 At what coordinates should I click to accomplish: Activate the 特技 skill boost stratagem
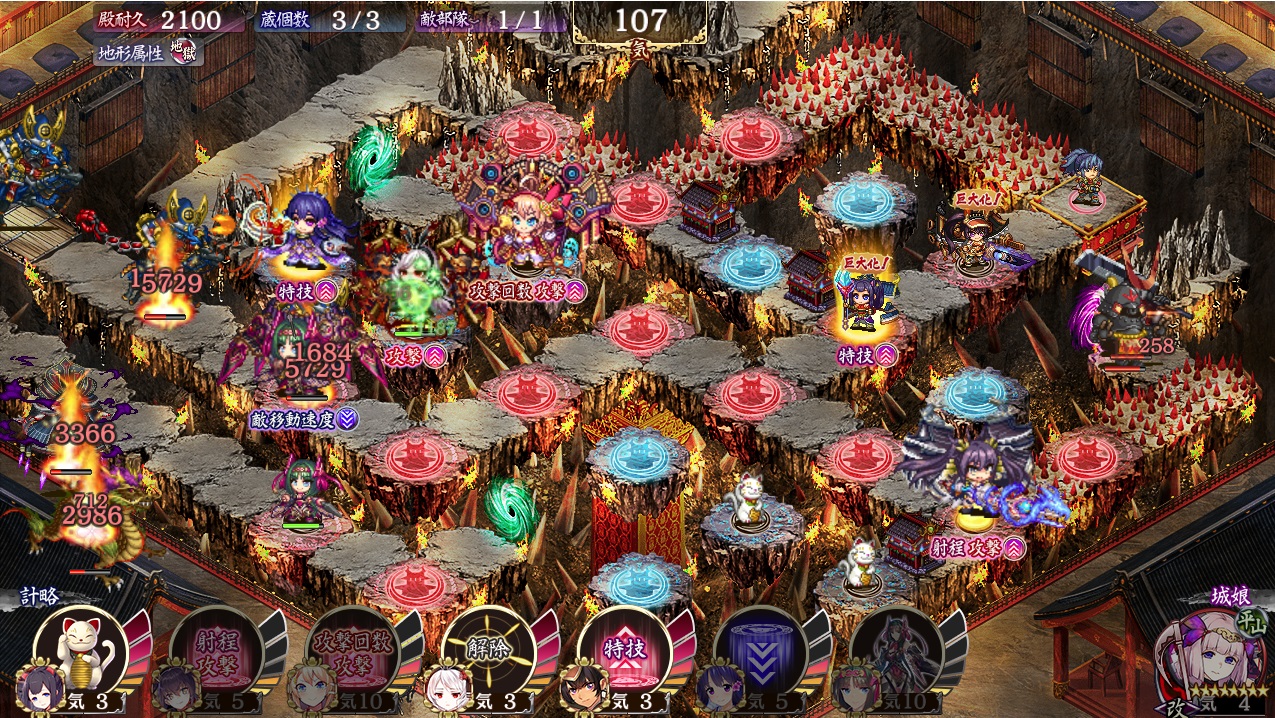coord(624,650)
